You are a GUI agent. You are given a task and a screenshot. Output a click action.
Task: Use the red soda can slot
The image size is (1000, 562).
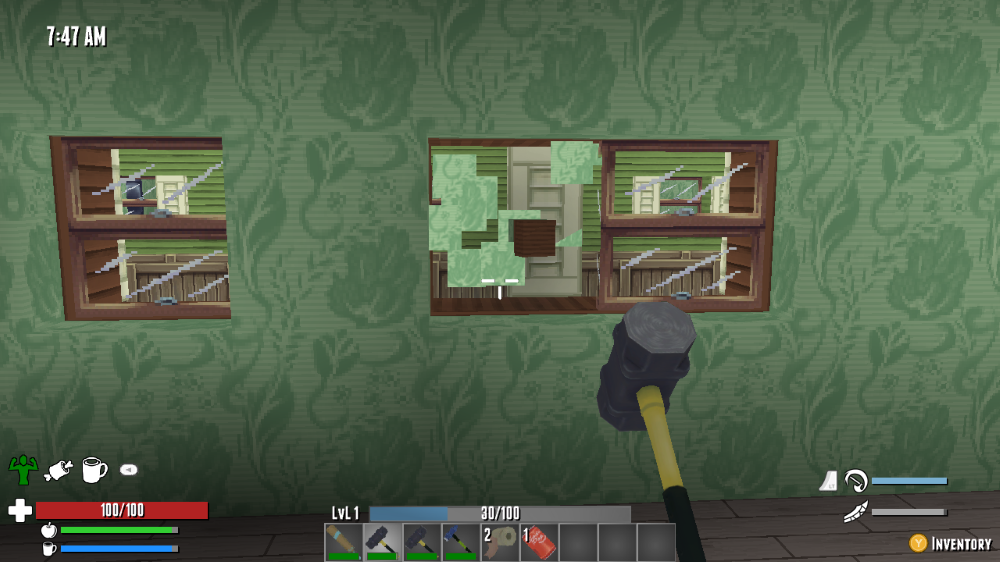[x=538, y=541]
